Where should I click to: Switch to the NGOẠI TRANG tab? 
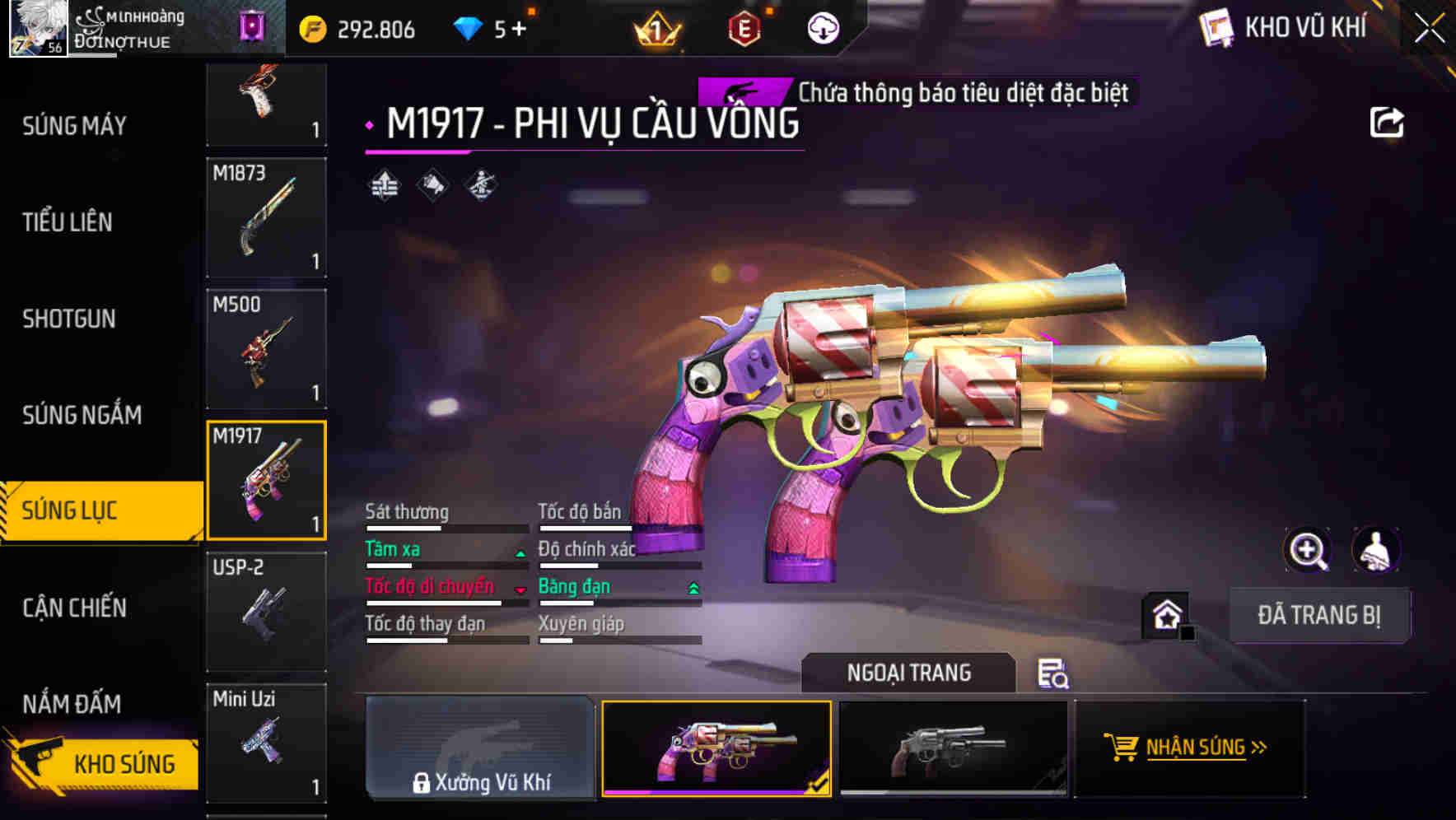909,672
